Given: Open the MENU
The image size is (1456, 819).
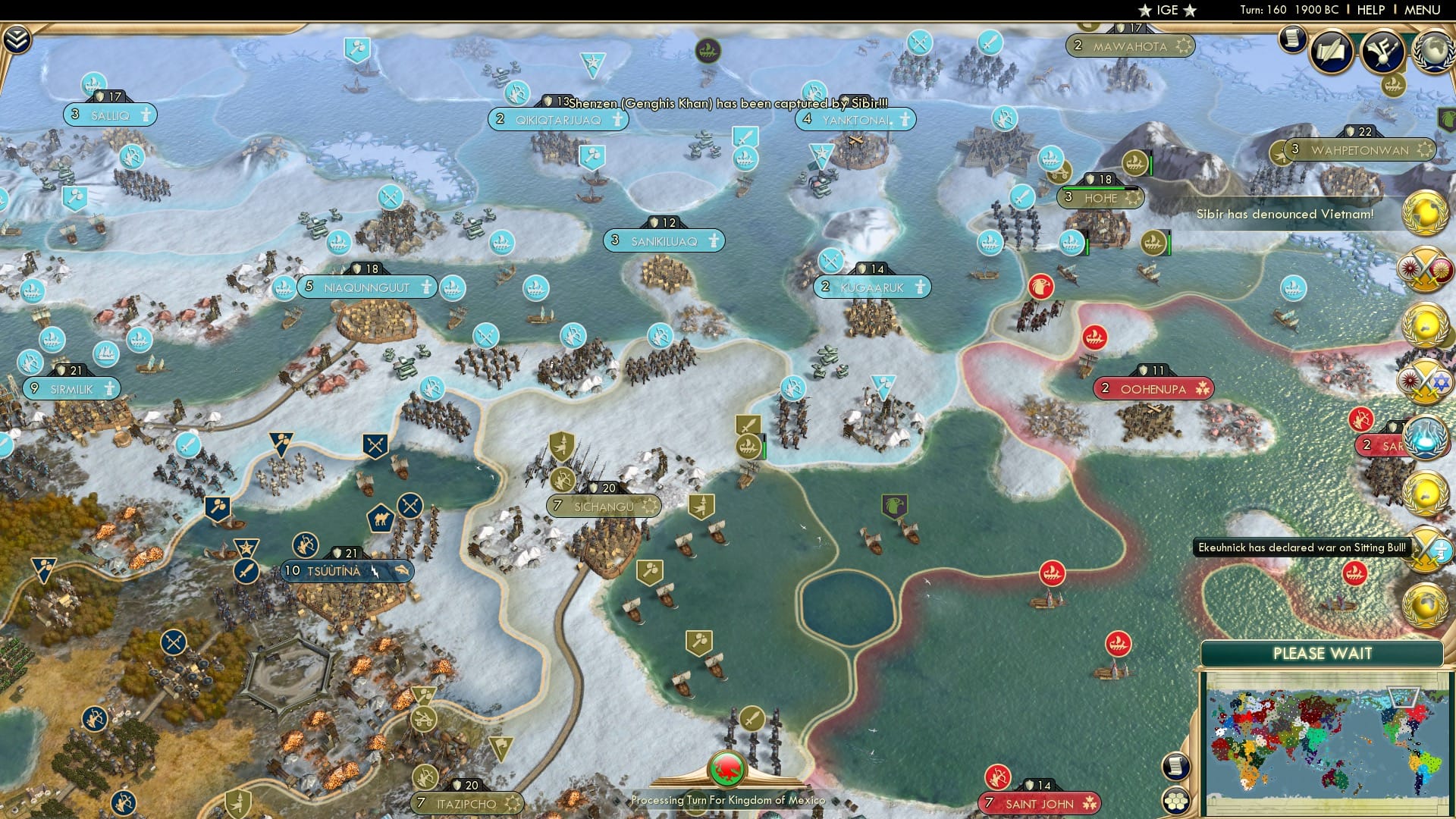Looking at the screenshot, I should point(1422,11).
